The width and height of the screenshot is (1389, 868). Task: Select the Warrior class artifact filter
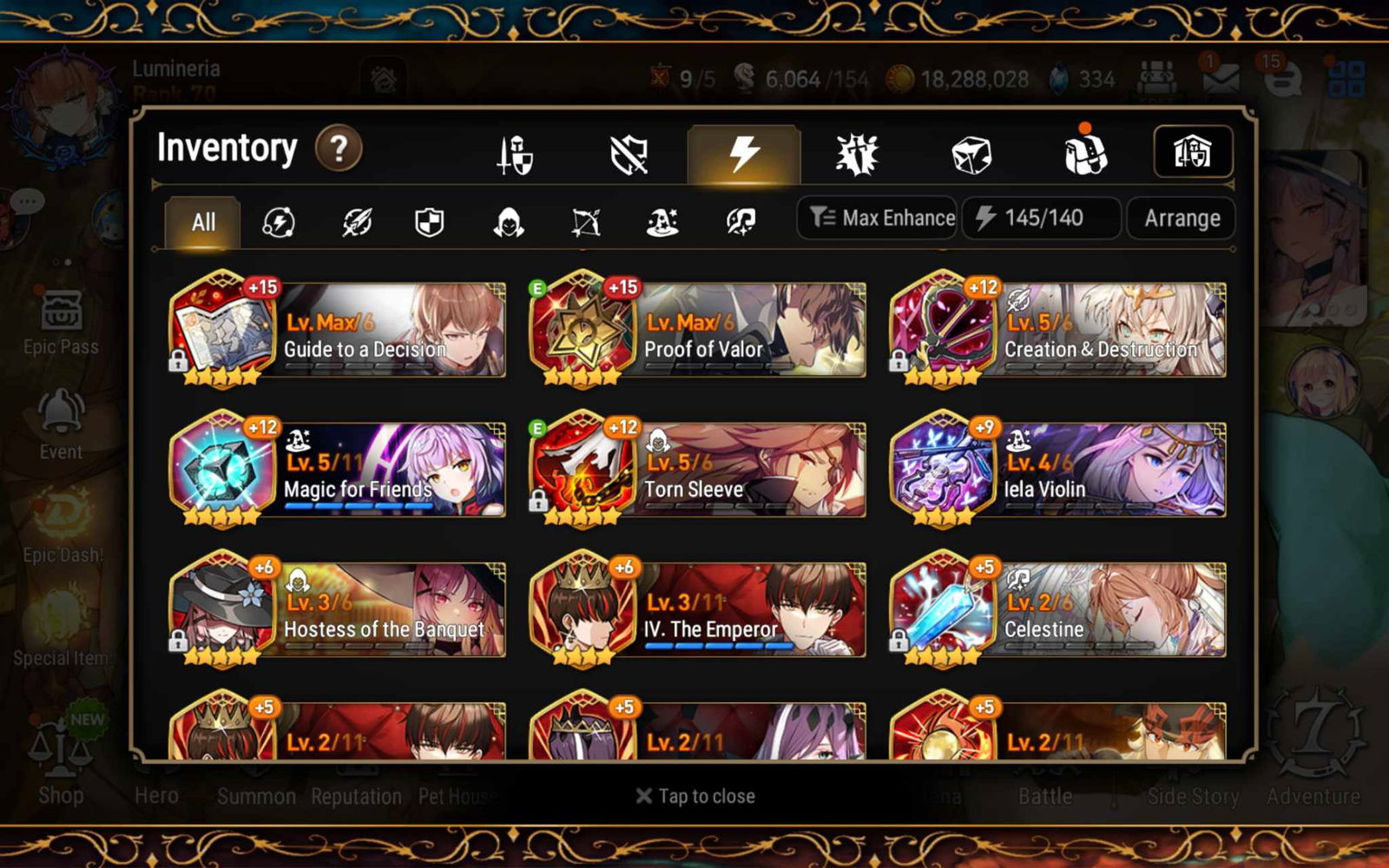pos(356,223)
